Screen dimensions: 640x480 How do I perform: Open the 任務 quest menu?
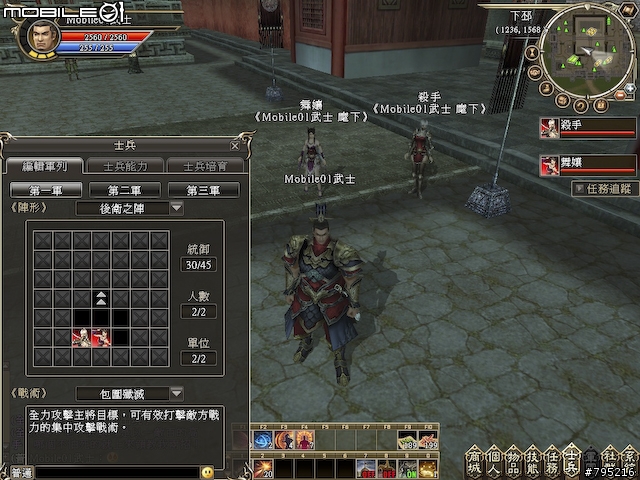tap(552, 460)
